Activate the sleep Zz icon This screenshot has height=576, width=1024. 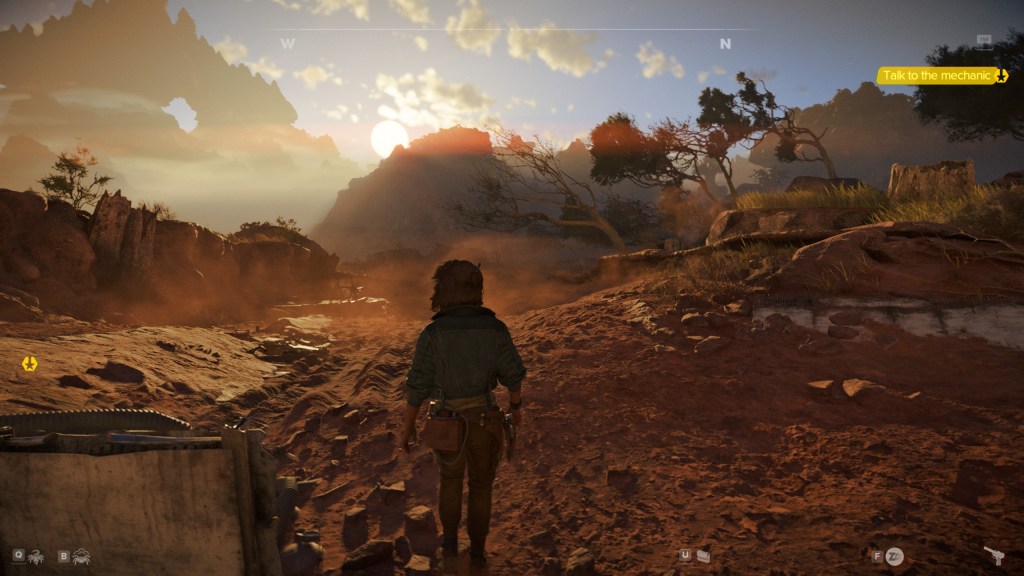(x=894, y=555)
